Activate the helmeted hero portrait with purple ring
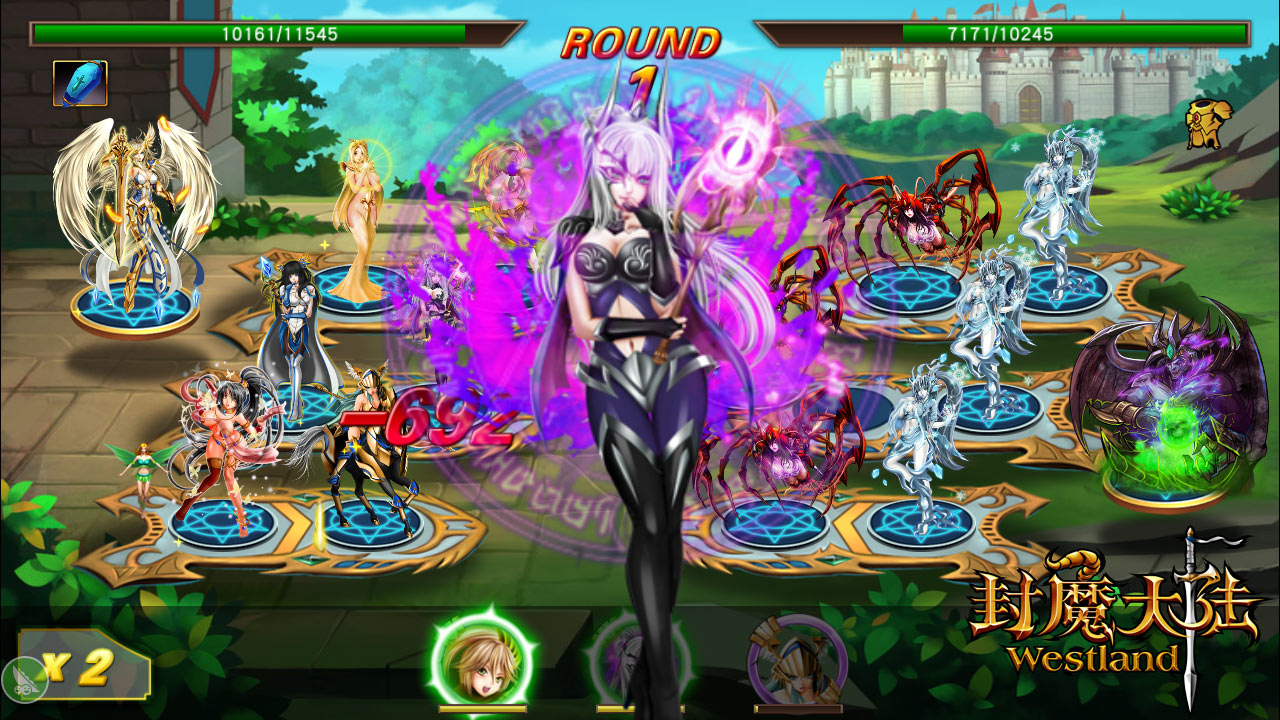Image resolution: width=1280 pixels, height=720 pixels. 795,661
